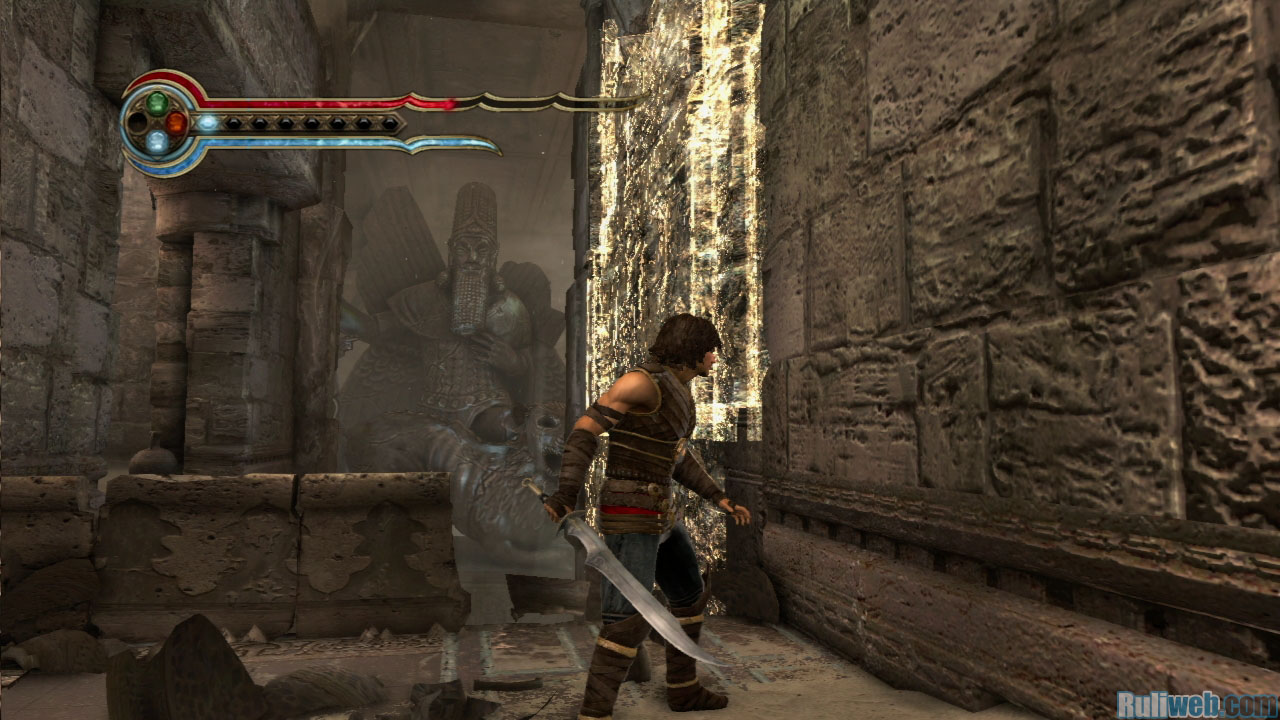Select the light blue power gem

tap(157, 143)
